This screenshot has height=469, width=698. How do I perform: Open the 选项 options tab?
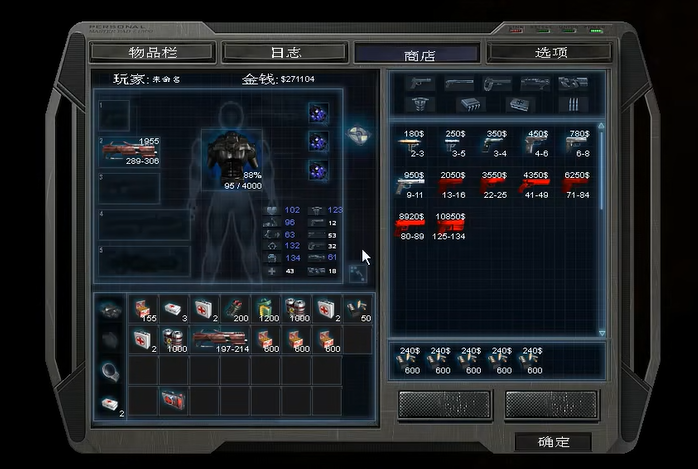click(x=550, y=52)
